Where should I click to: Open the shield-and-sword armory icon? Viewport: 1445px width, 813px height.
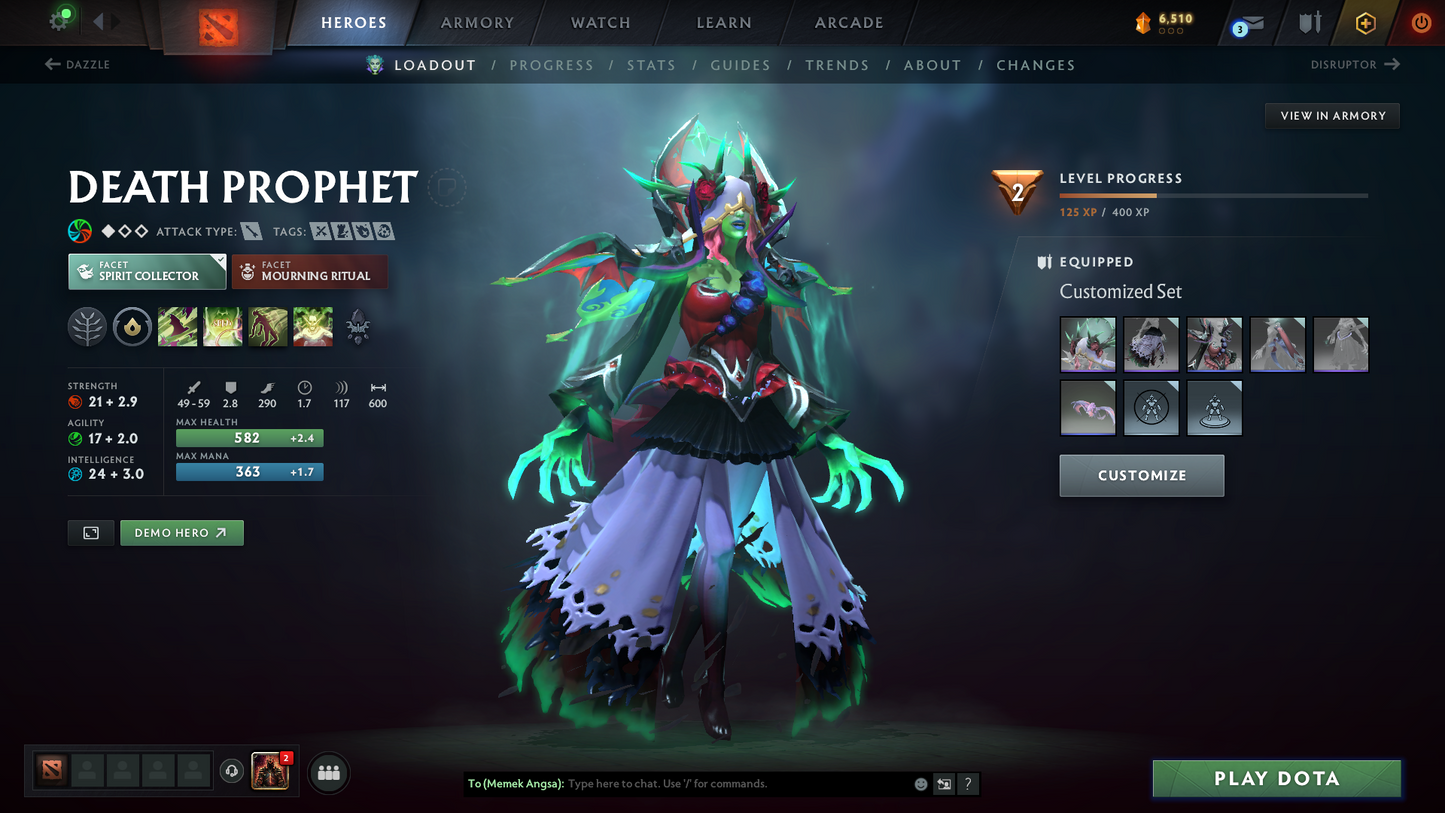point(1310,22)
